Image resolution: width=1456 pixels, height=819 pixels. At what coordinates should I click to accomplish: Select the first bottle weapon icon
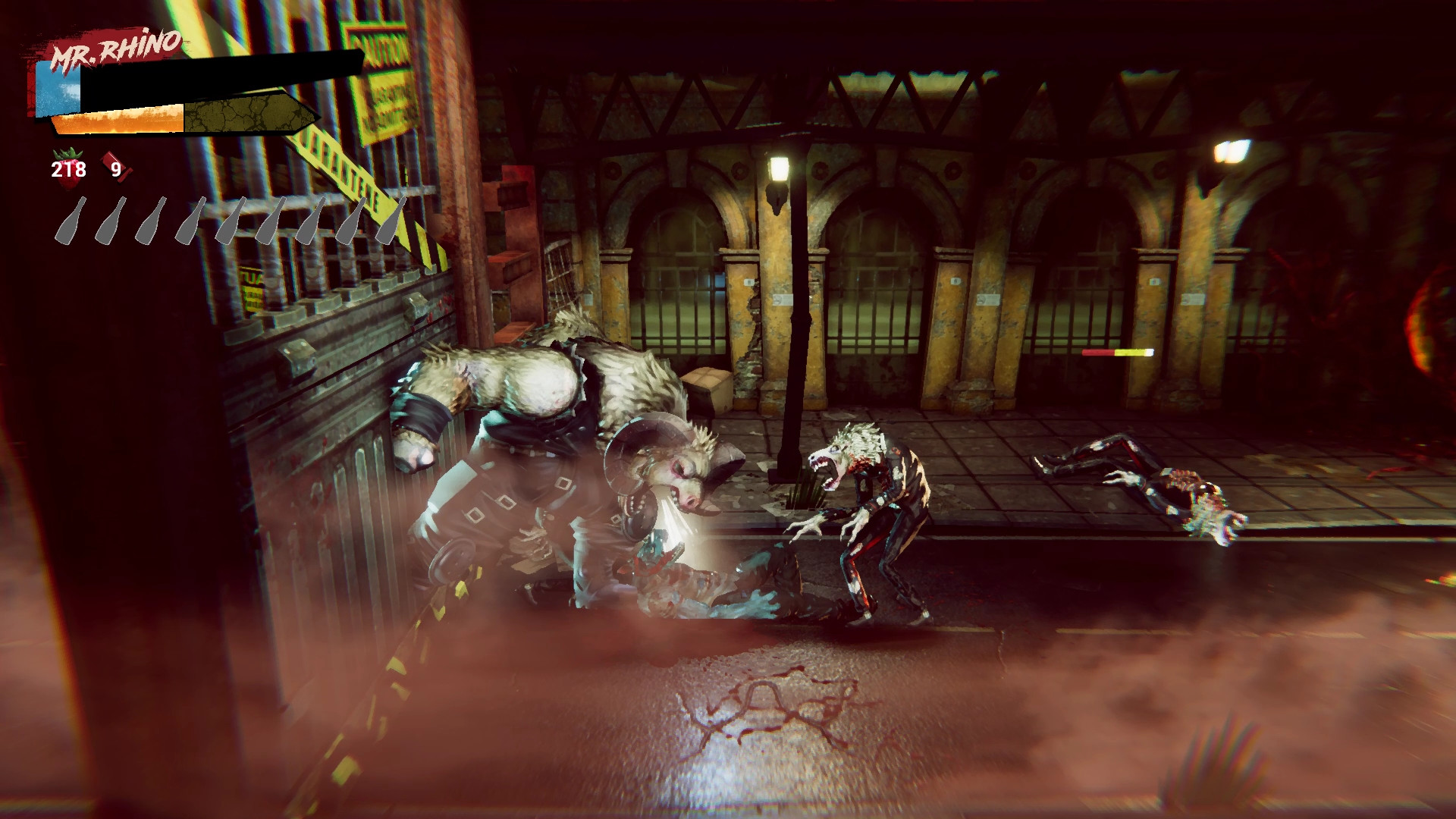point(69,221)
